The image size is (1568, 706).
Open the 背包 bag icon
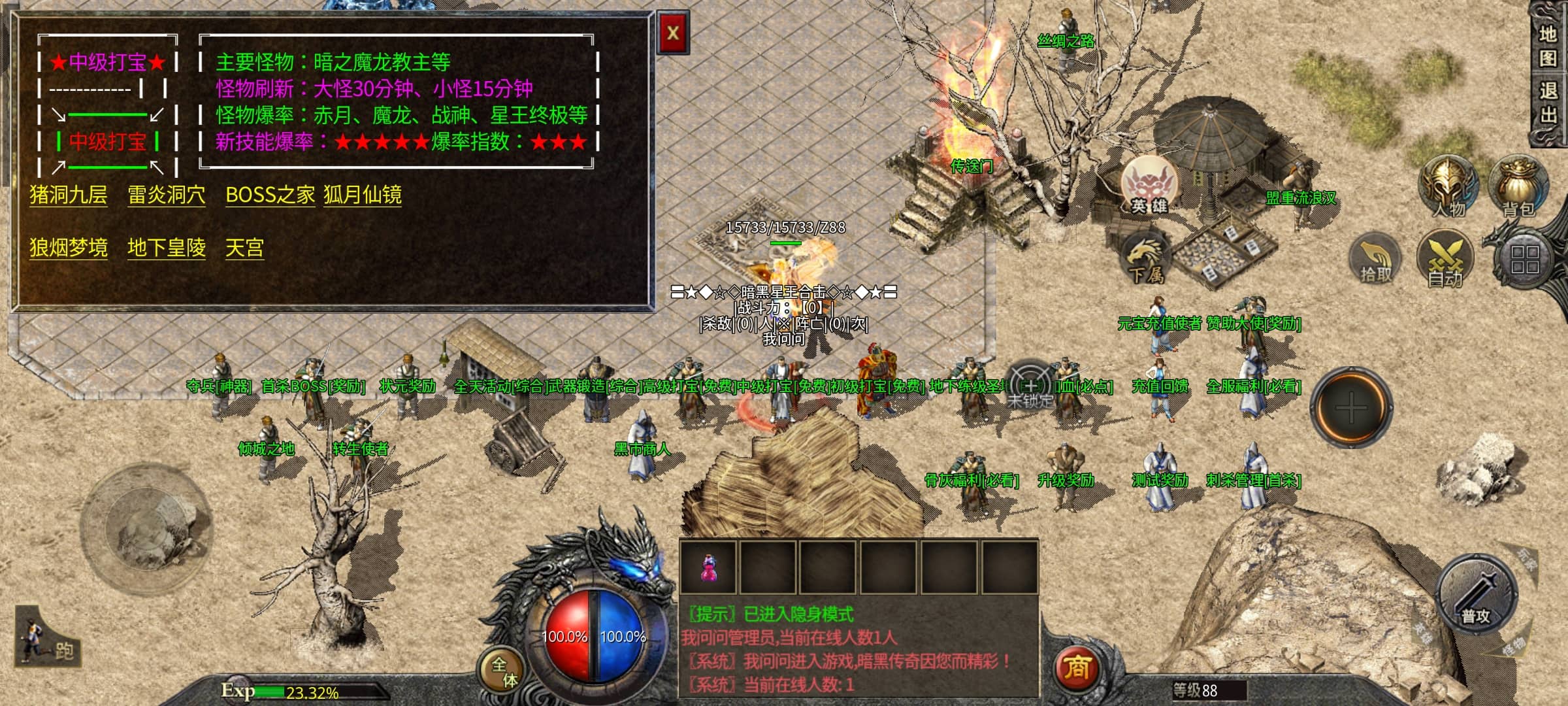tap(1518, 188)
